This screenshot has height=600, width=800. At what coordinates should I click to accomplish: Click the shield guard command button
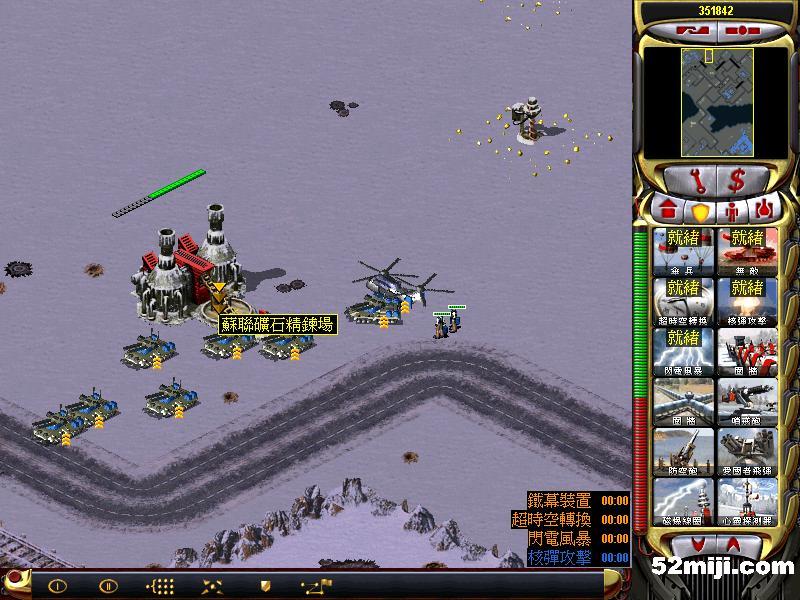click(265, 586)
